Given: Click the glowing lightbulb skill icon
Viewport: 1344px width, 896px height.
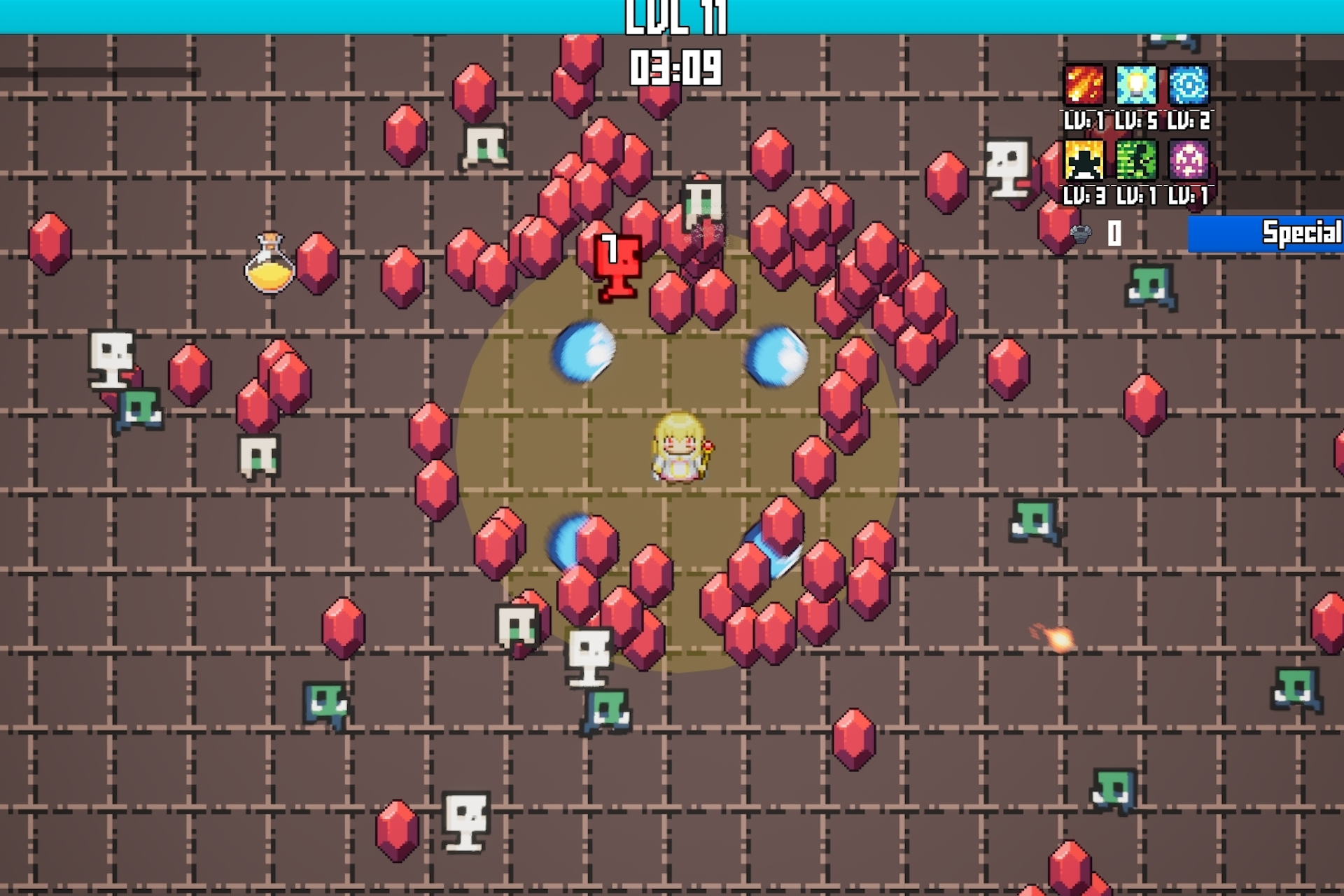Looking at the screenshot, I should pos(1135,85).
